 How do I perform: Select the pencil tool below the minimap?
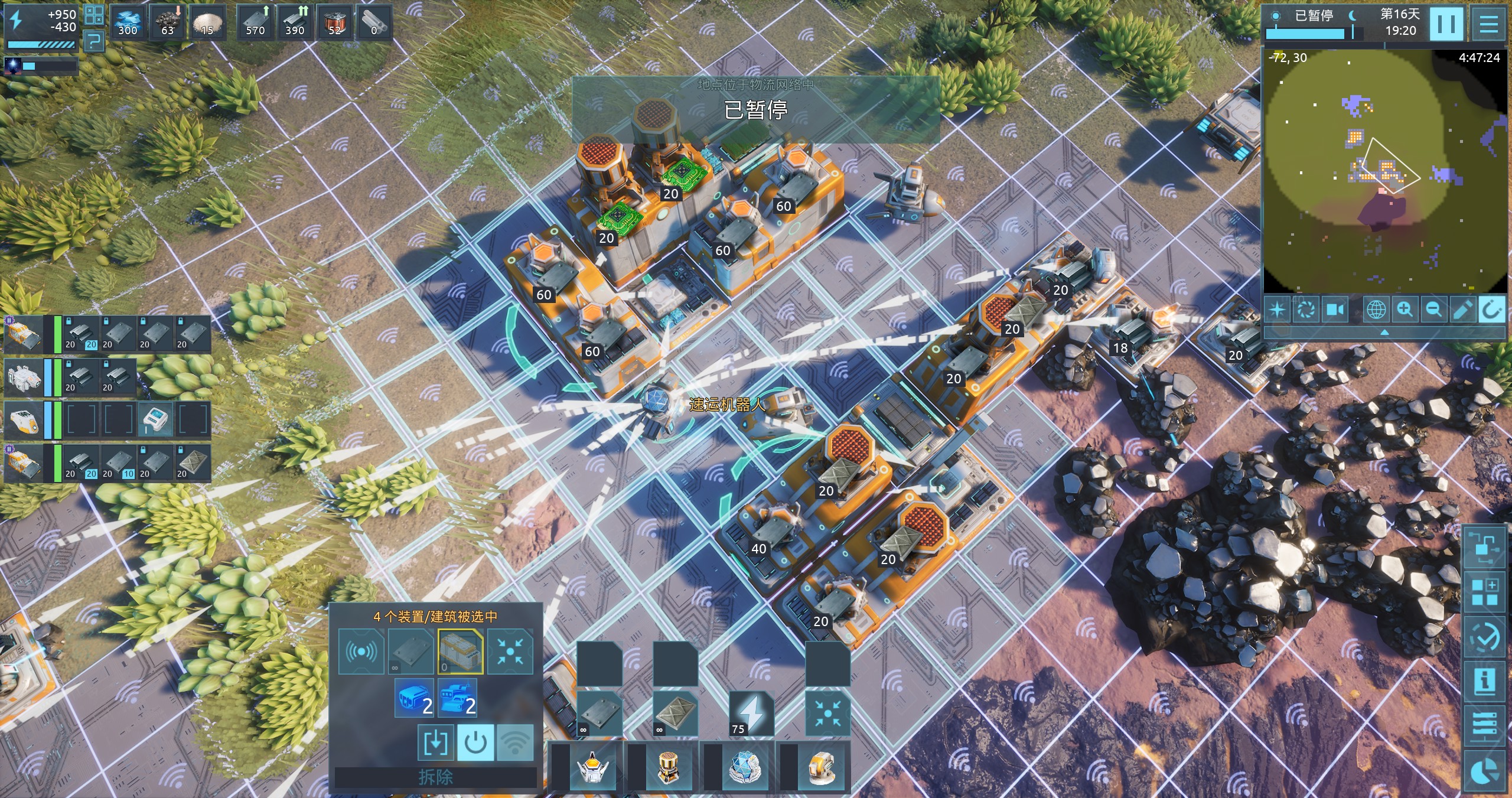(1462, 309)
